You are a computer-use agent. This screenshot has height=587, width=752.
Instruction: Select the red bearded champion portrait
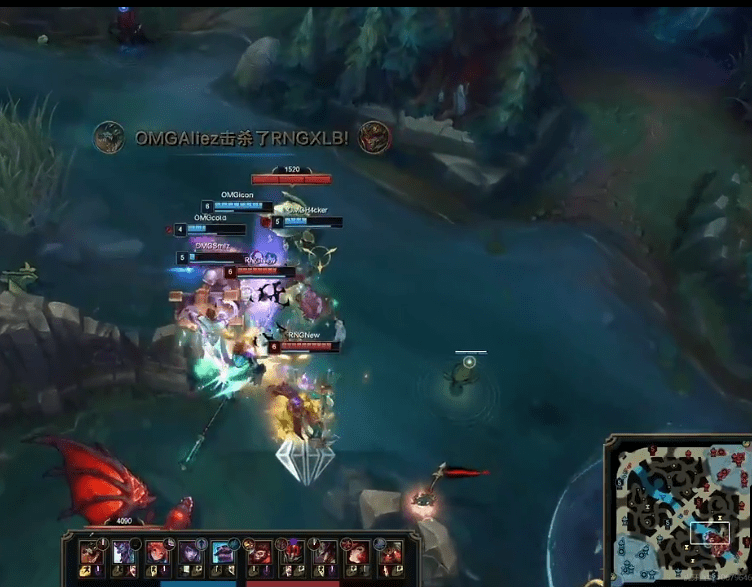(x=259, y=552)
